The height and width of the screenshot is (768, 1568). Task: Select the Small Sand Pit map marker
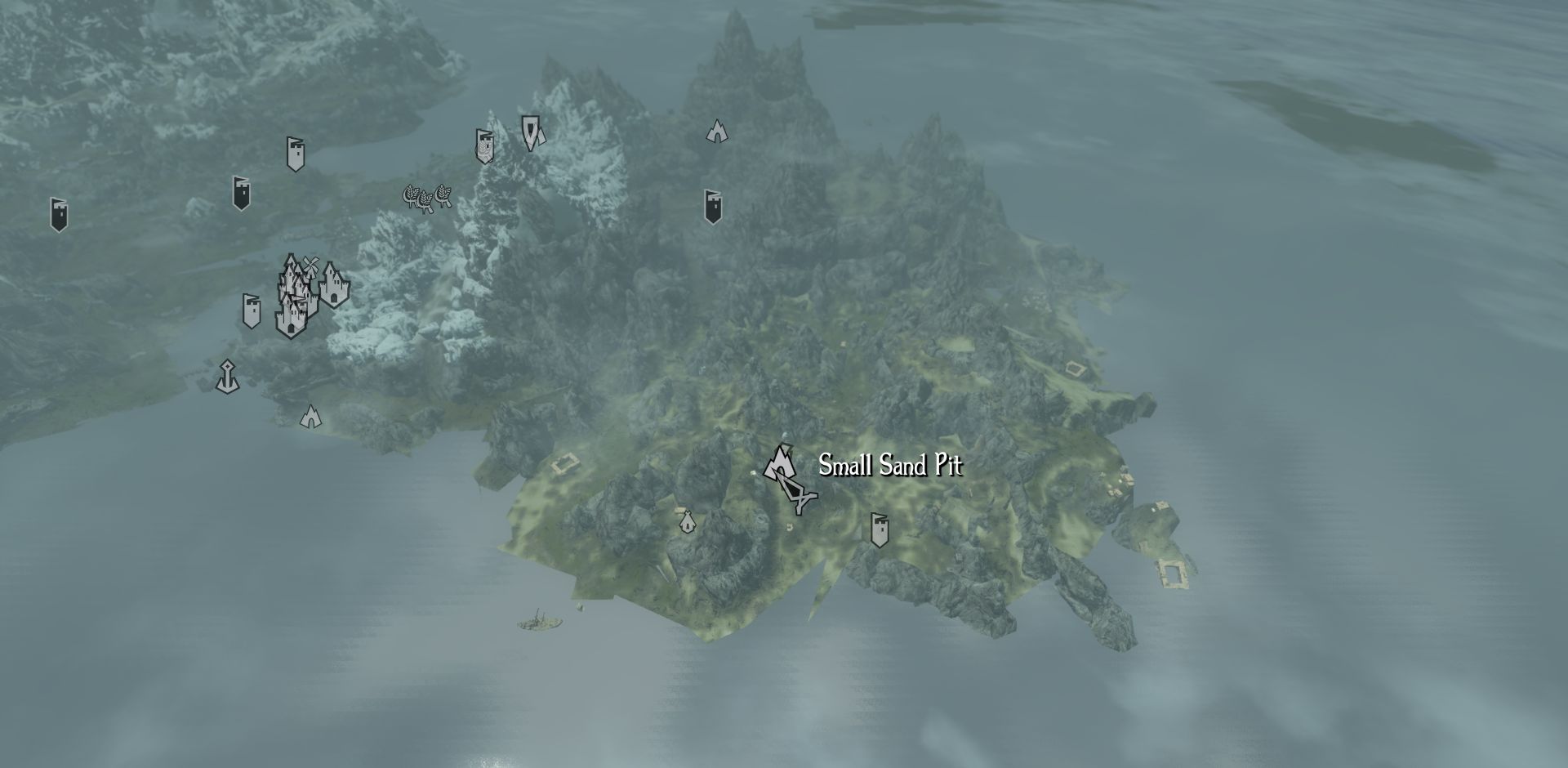779,463
